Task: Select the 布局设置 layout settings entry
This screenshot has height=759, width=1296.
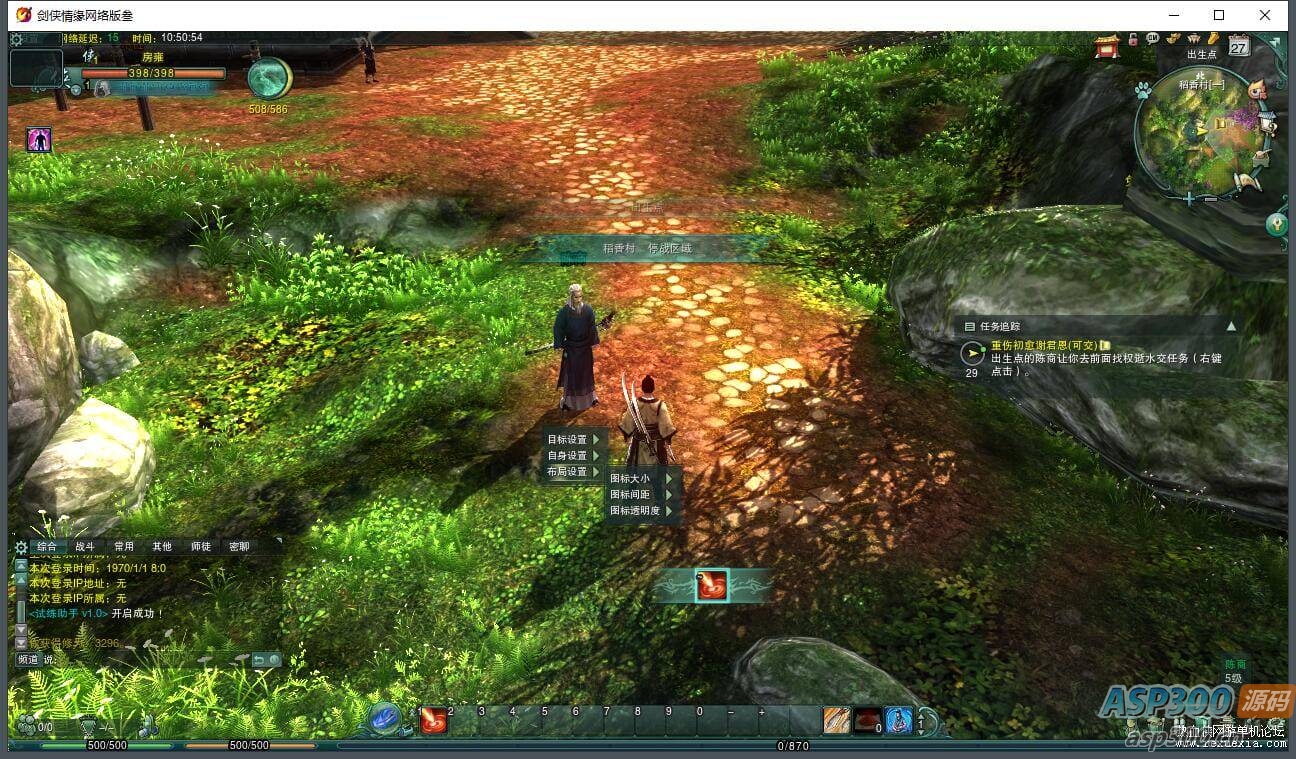Action: (573, 471)
